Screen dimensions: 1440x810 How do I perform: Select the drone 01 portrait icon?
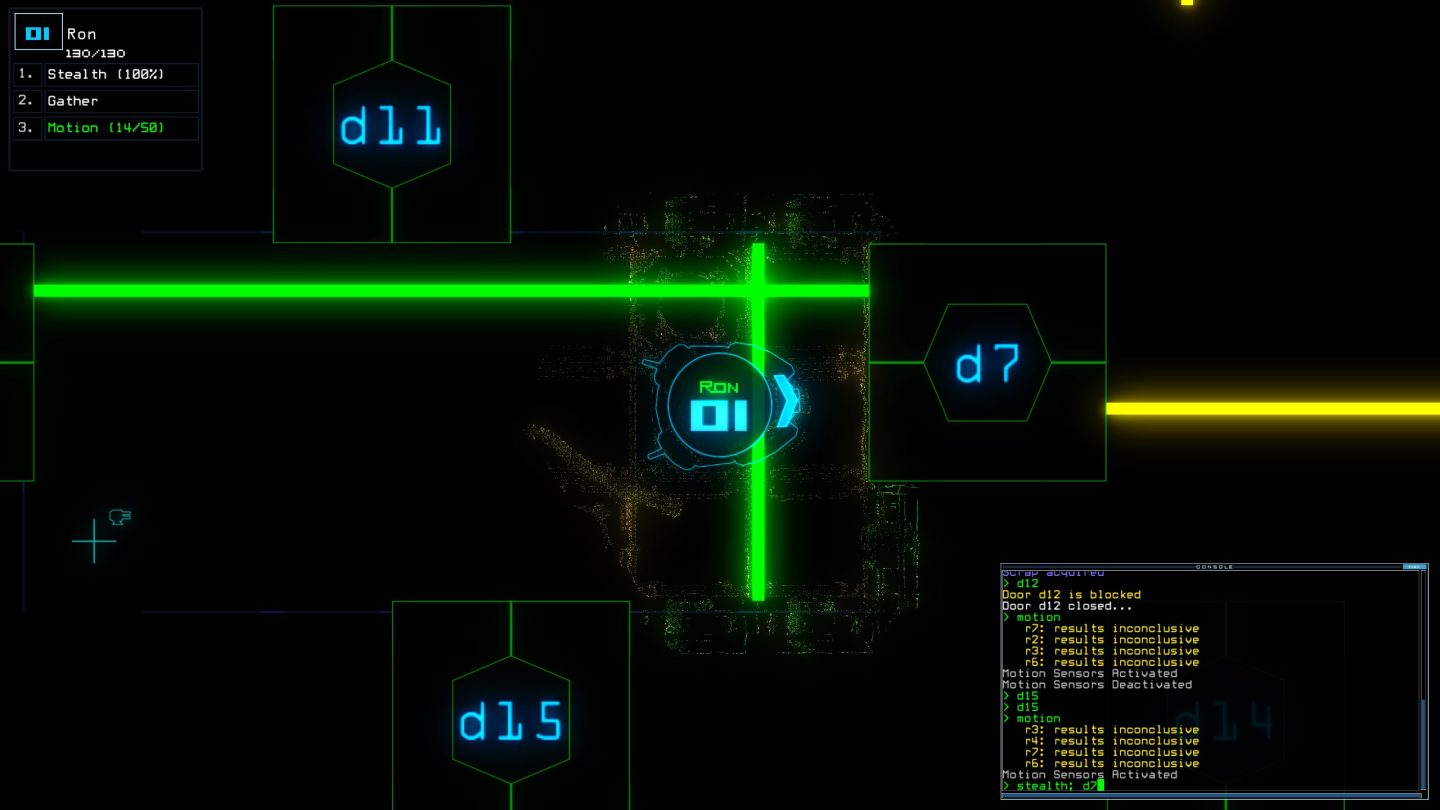pos(38,32)
